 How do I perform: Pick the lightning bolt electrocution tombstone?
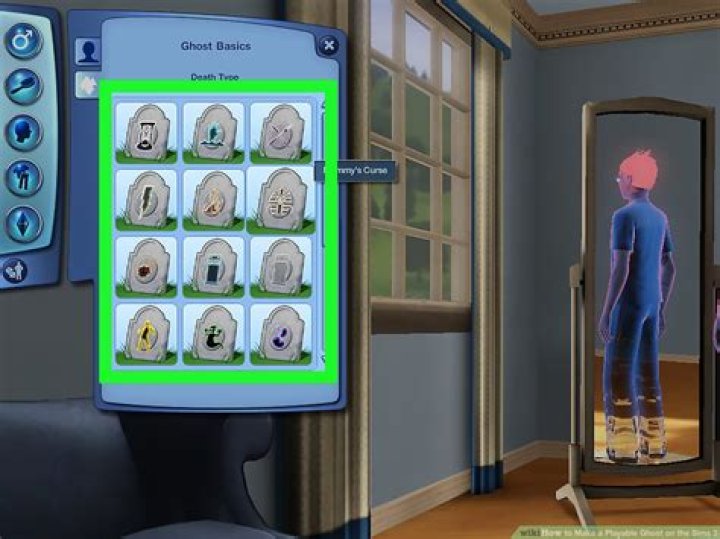pyautogui.click(x=146, y=199)
